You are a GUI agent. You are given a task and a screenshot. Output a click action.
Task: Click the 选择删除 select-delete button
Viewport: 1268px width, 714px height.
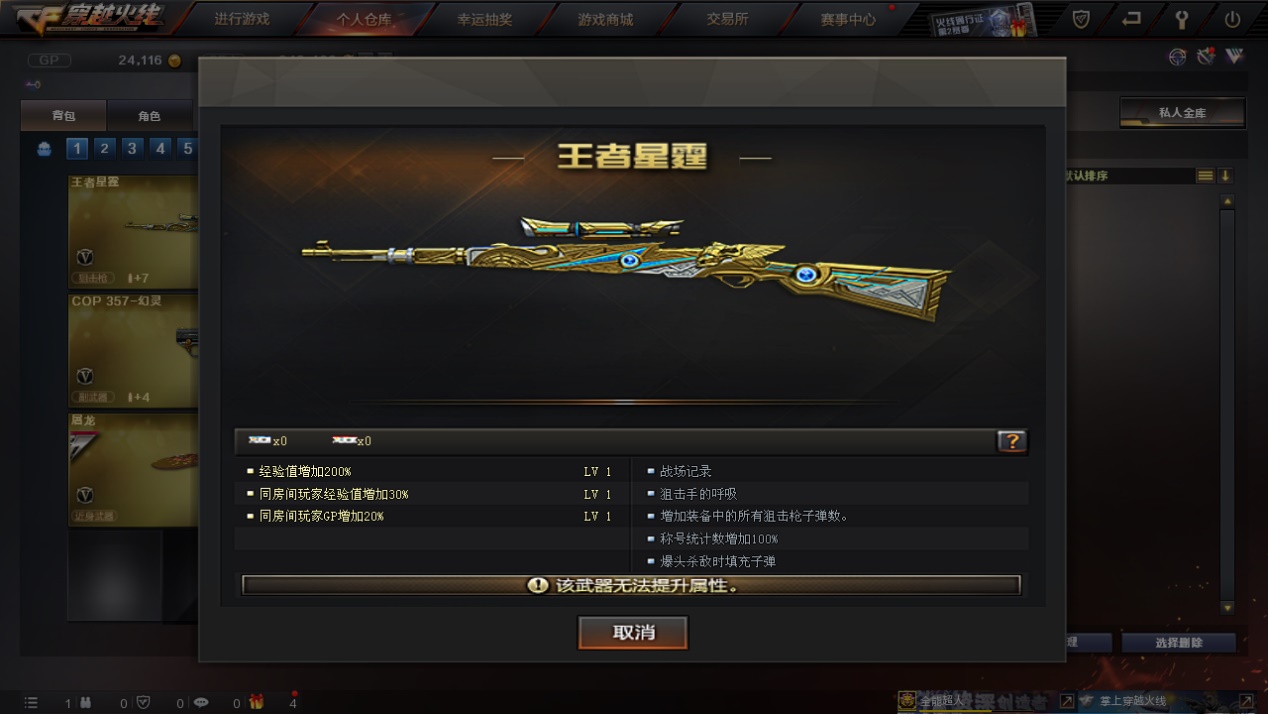pyautogui.click(x=1179, y=643)
